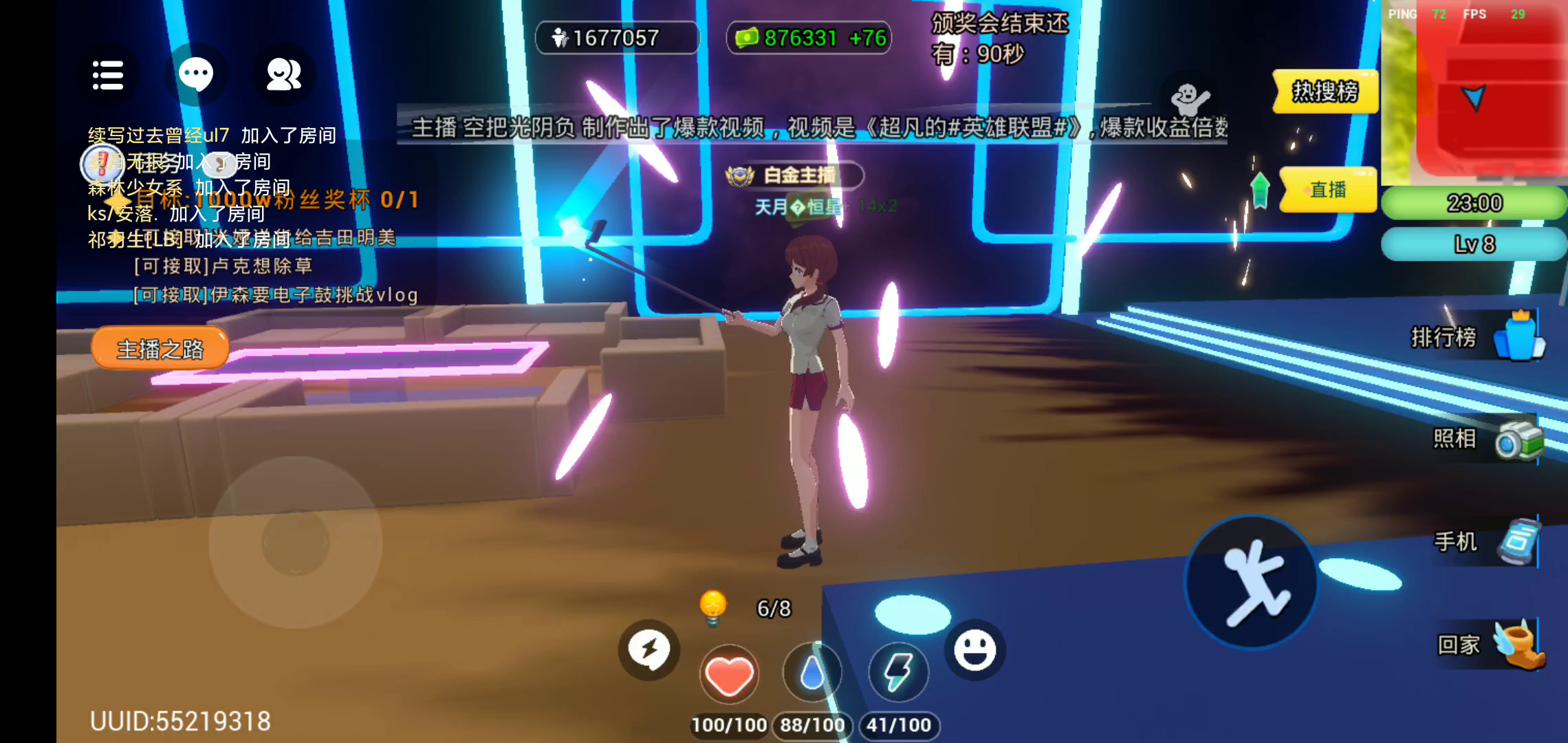Open the chat bubble icon

(x=196, y=74)
